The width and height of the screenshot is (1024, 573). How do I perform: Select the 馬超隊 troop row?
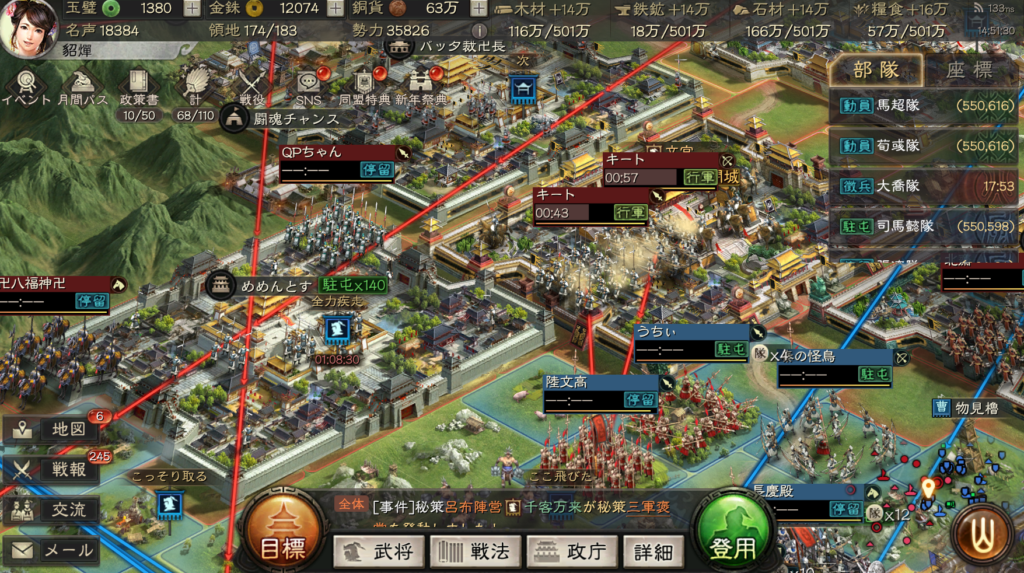pyautogui.click(x=925, y=105)
